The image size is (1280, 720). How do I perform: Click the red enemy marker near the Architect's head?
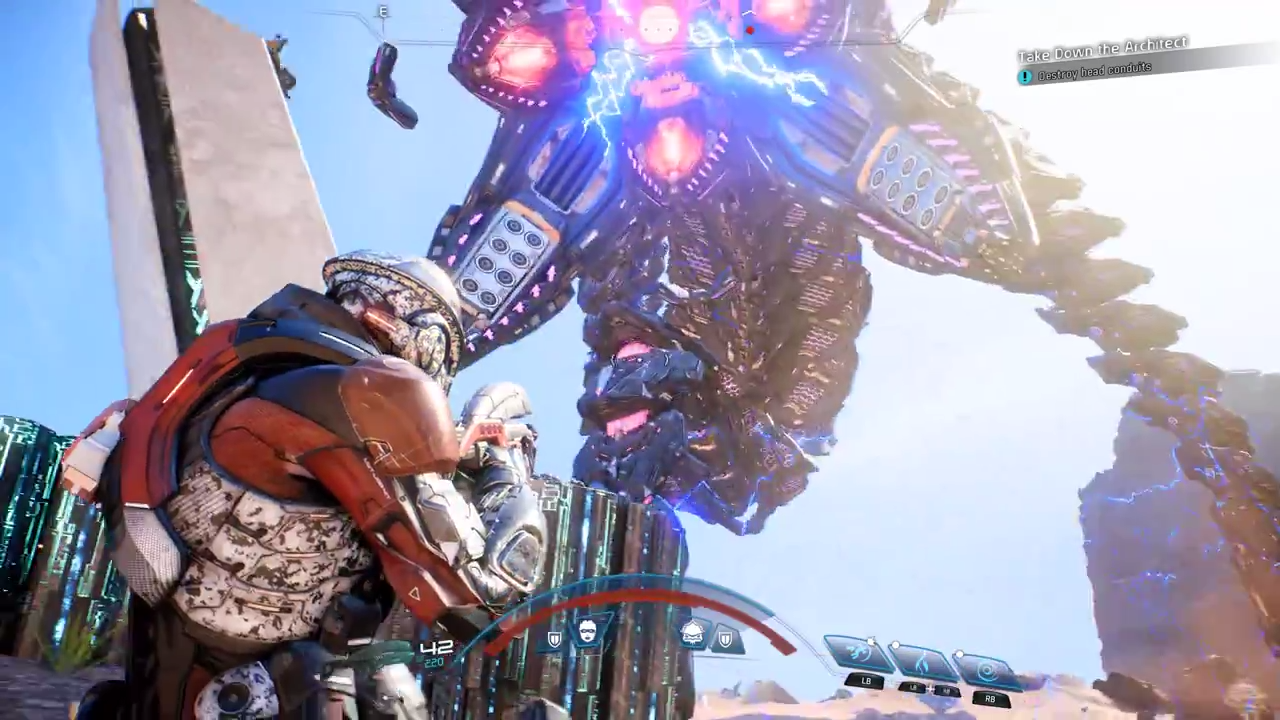pos(750,31)
